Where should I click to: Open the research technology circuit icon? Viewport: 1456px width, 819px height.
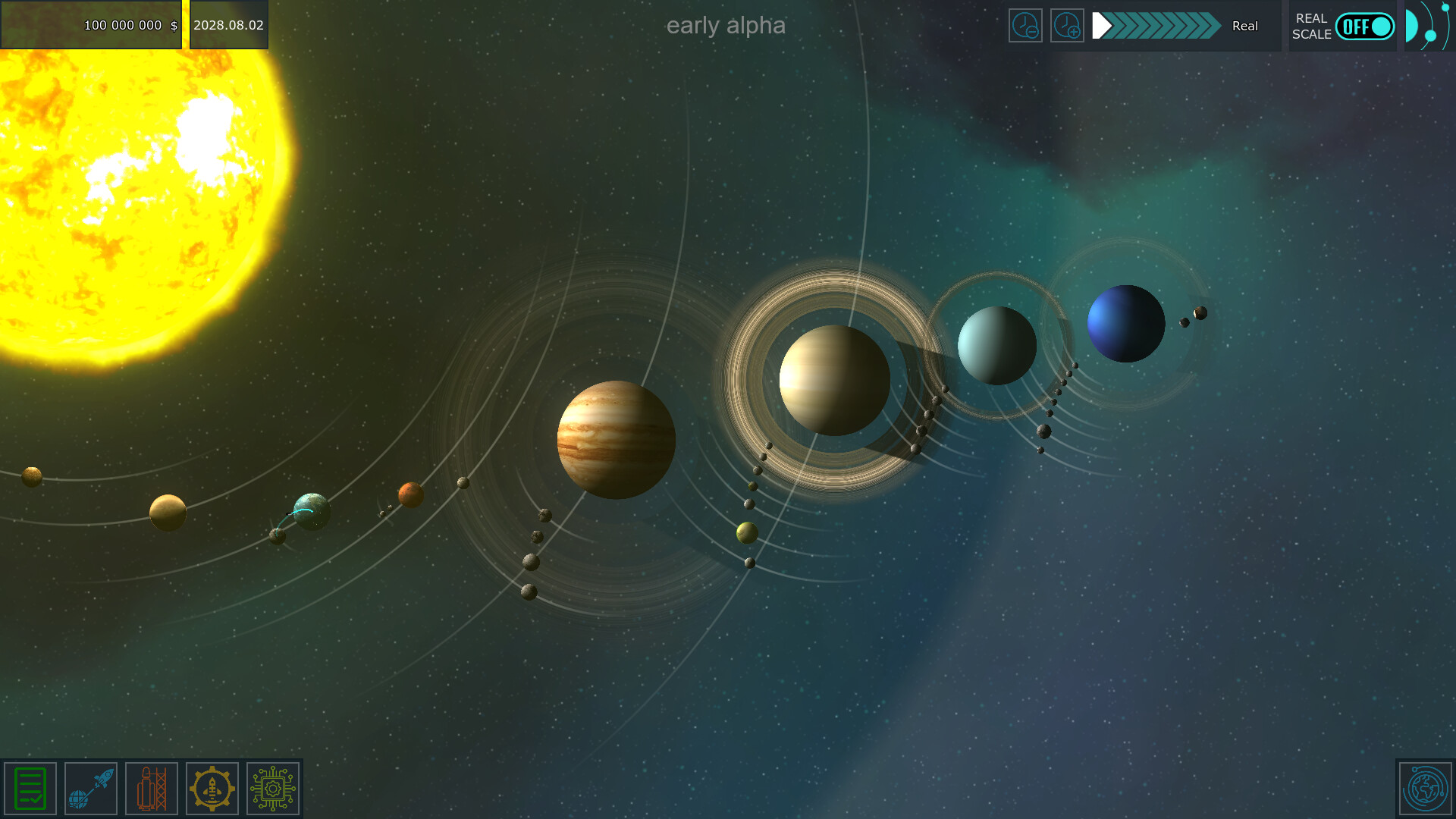tap(272, 788)
